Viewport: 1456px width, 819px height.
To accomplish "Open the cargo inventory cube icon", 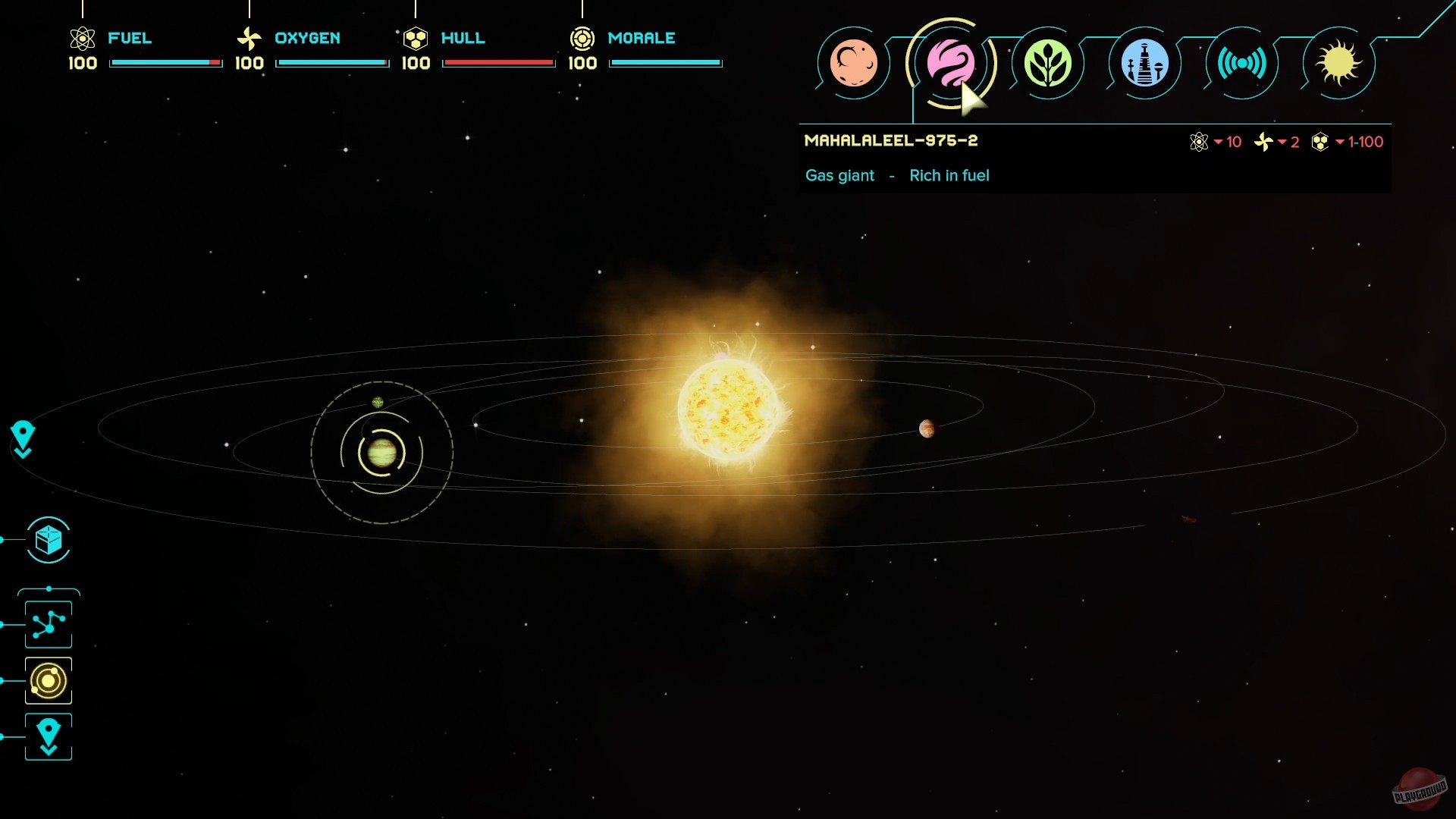I will pyautogui.click(x=48, y=540).
